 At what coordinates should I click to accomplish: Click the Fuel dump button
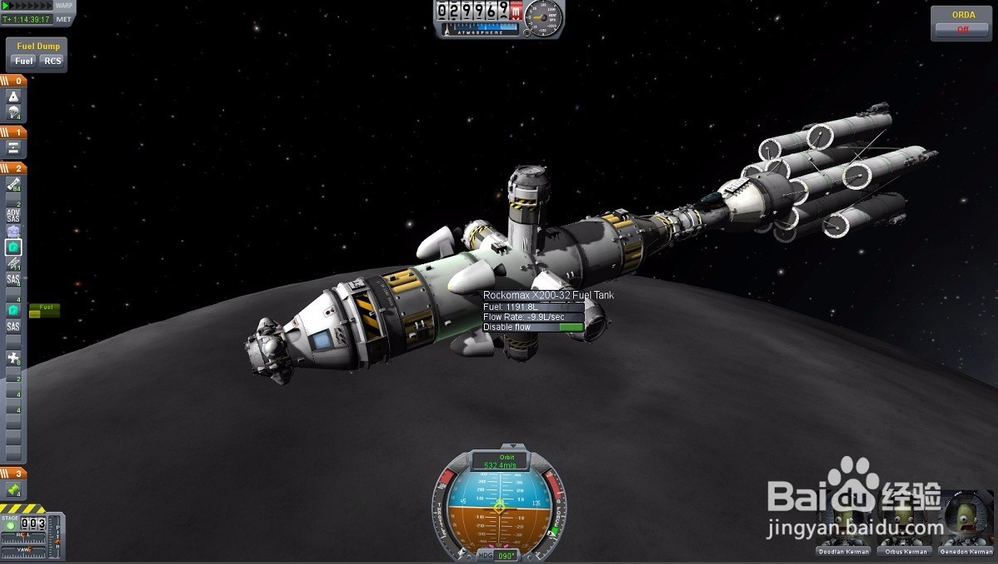[23, 61]
